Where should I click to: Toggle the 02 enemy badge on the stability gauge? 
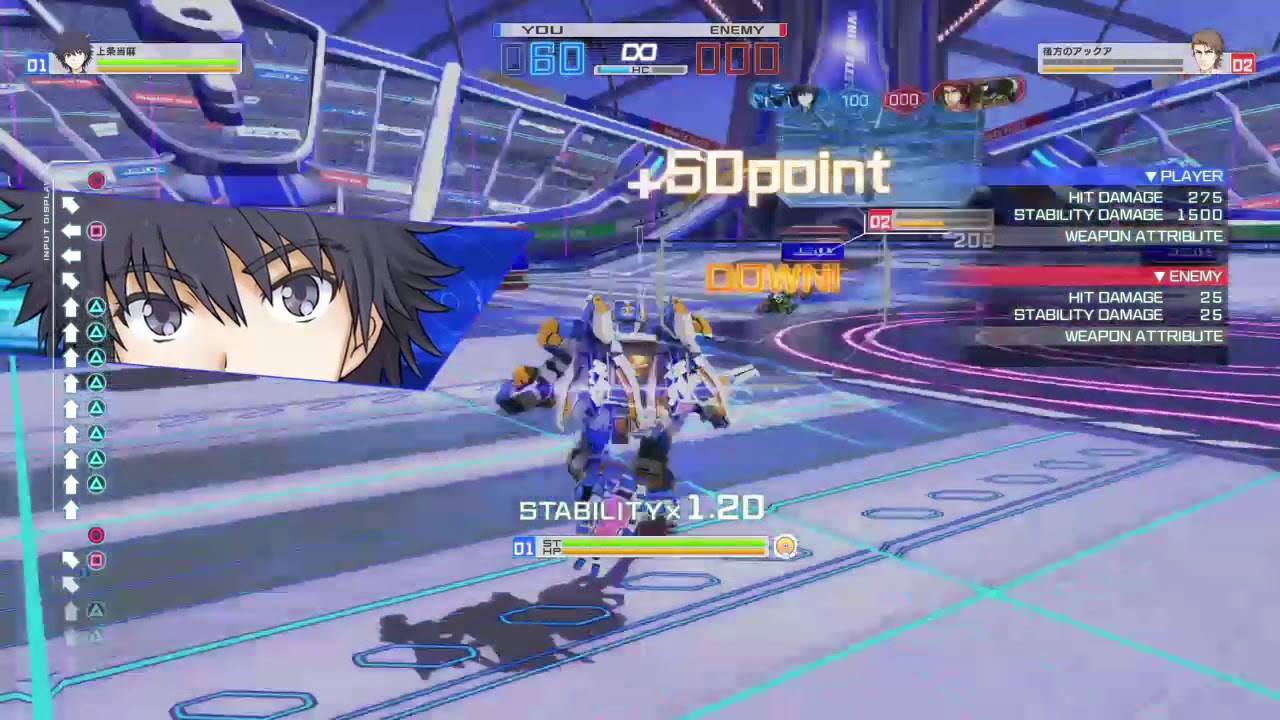coord(881,221)
